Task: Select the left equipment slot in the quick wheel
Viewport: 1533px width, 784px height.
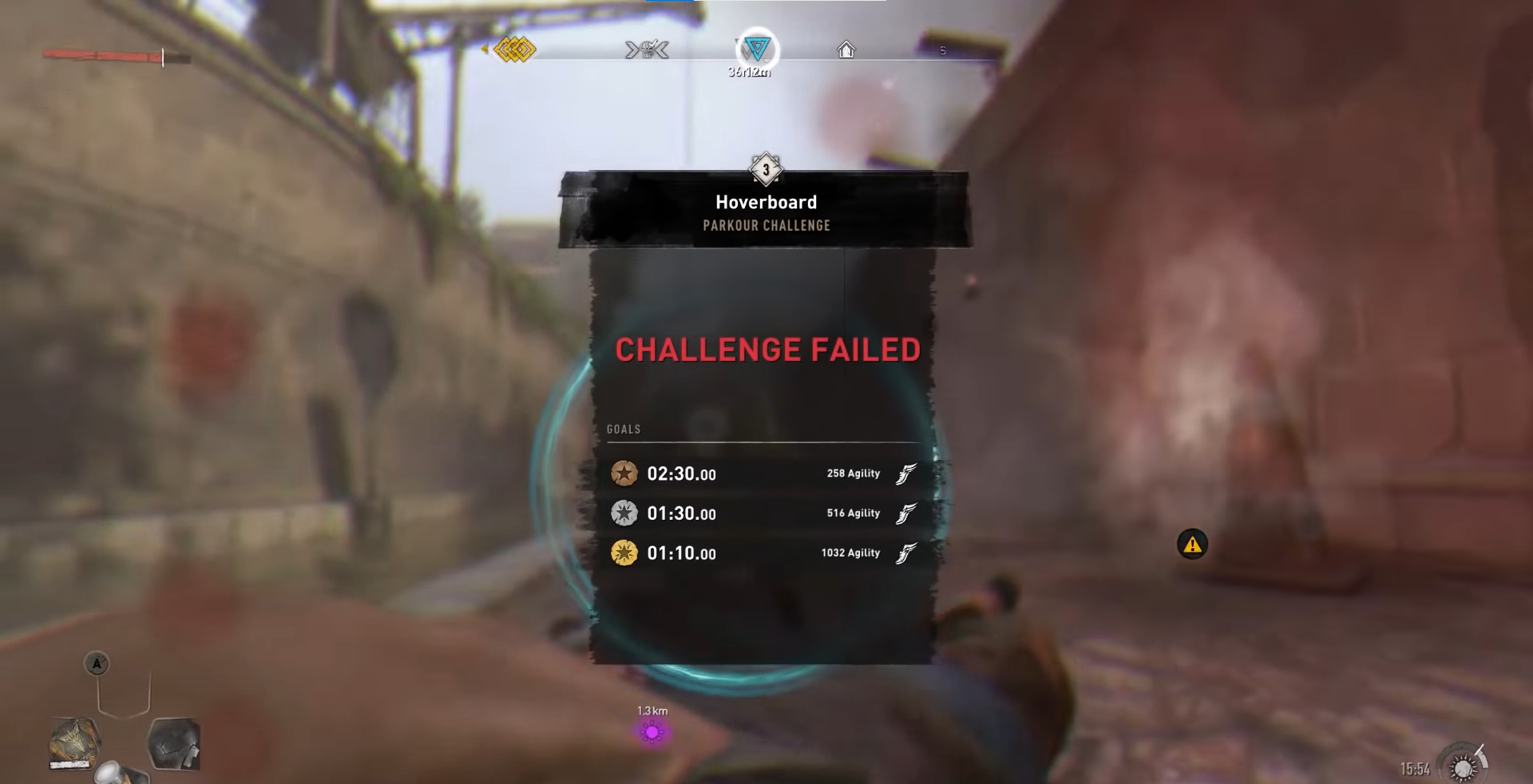Action: [x=76, y=743]
